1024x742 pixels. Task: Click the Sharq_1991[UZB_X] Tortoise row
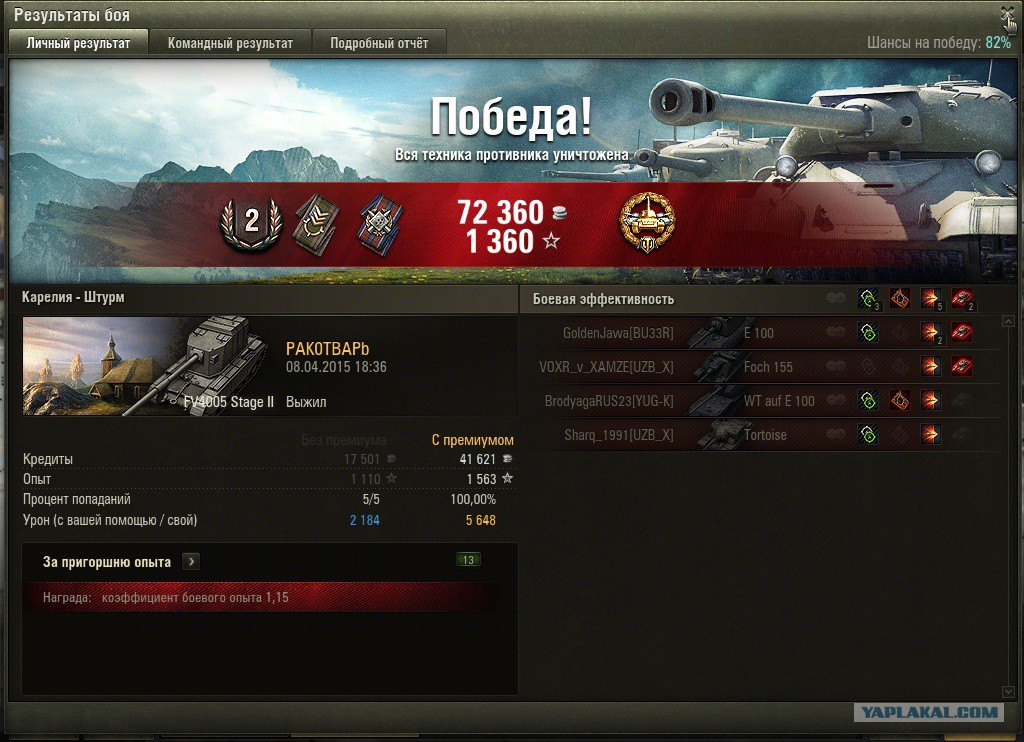tap(760, 435)
